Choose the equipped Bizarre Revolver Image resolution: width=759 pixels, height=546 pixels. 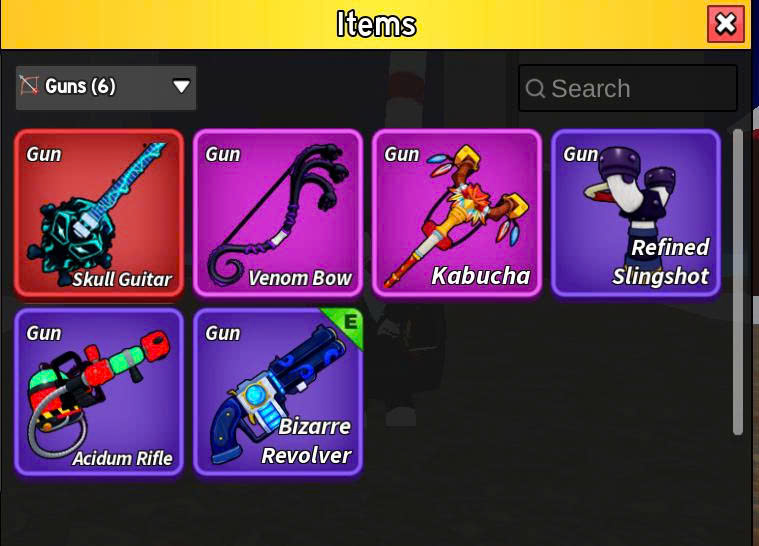coord(277,392)
